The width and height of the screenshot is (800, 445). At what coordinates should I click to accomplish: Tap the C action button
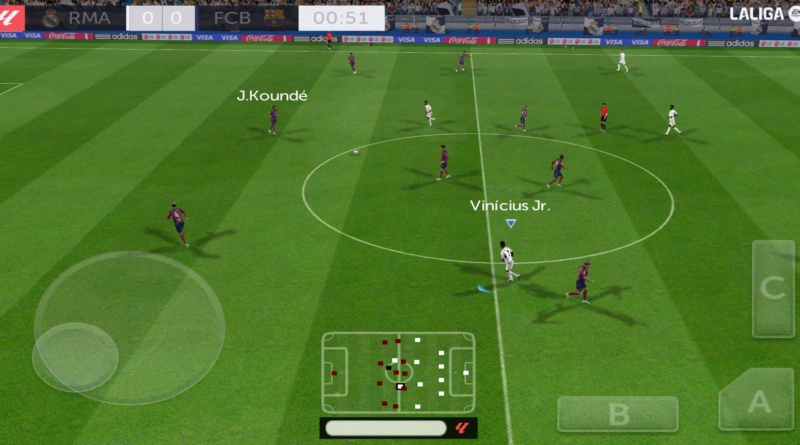773,288
